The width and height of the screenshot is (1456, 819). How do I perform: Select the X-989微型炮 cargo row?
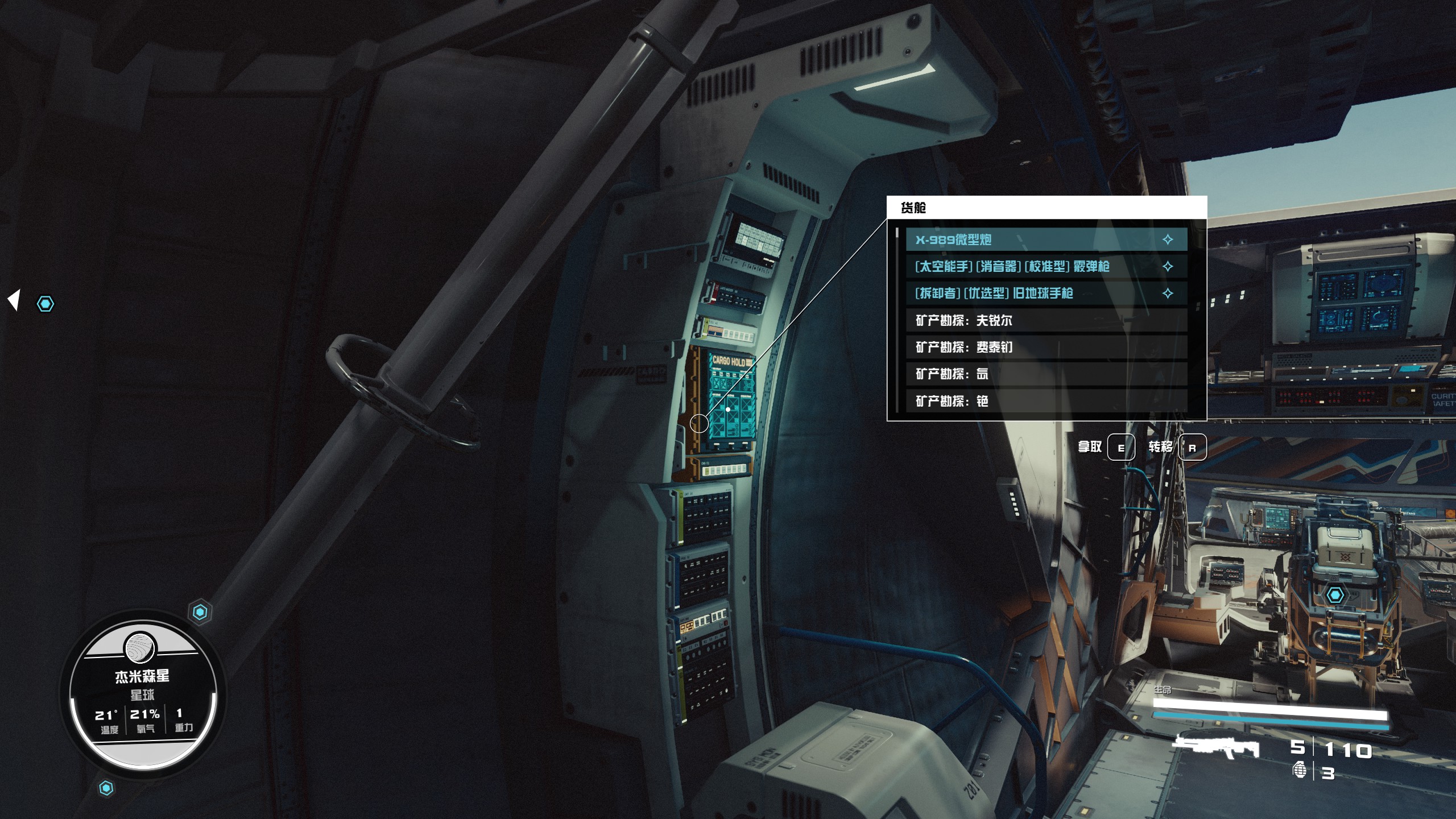(1045, 239)
